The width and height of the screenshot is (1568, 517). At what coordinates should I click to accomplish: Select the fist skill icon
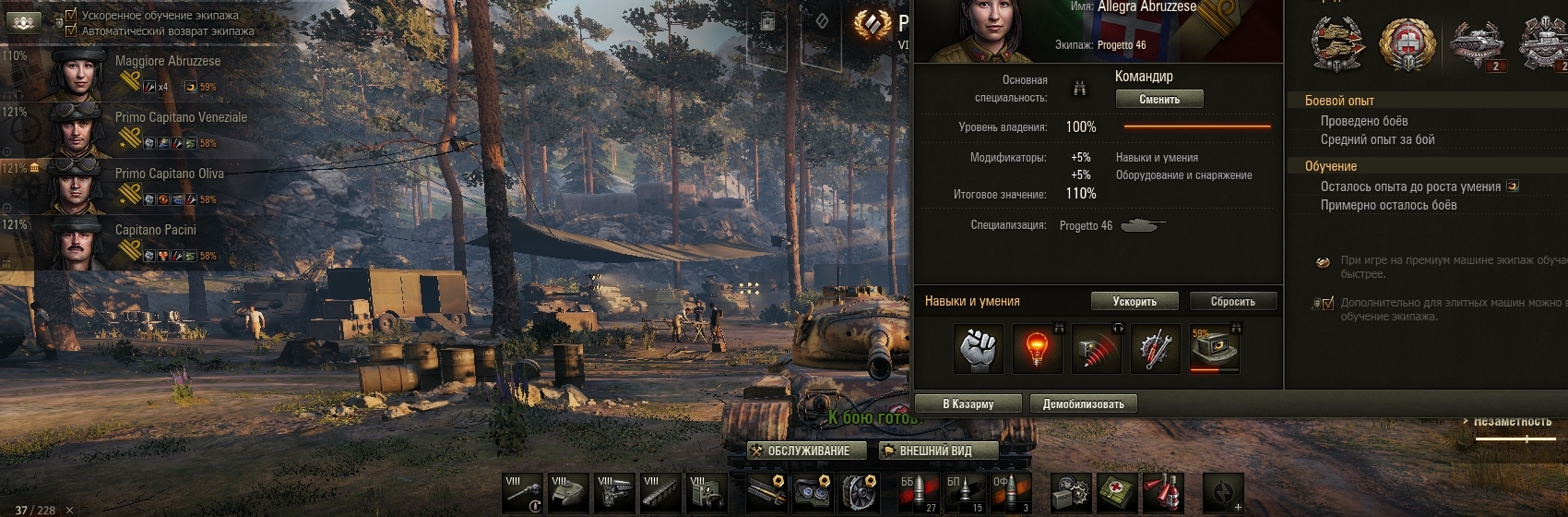pyautogui.click(x=978, y=349)
